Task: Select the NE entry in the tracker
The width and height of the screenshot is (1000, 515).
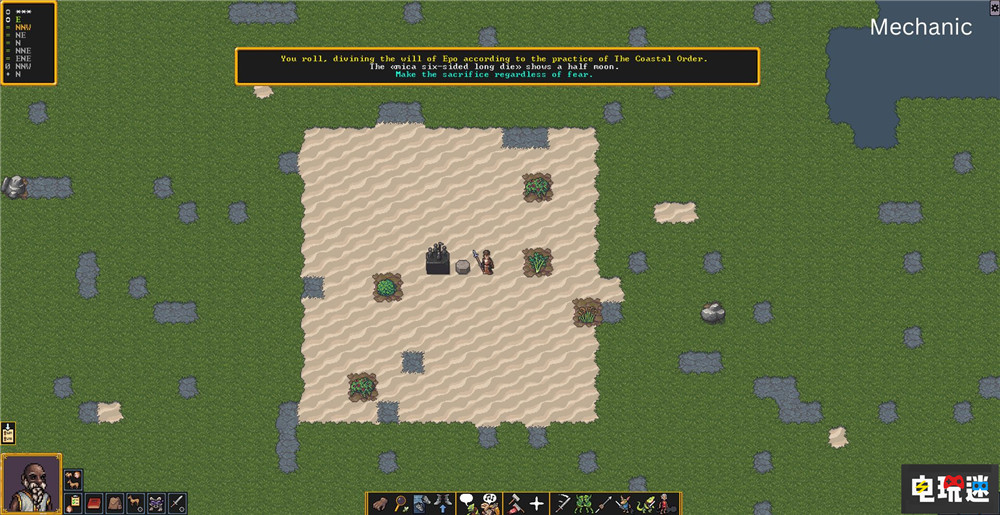Action: tap(21, 35)
